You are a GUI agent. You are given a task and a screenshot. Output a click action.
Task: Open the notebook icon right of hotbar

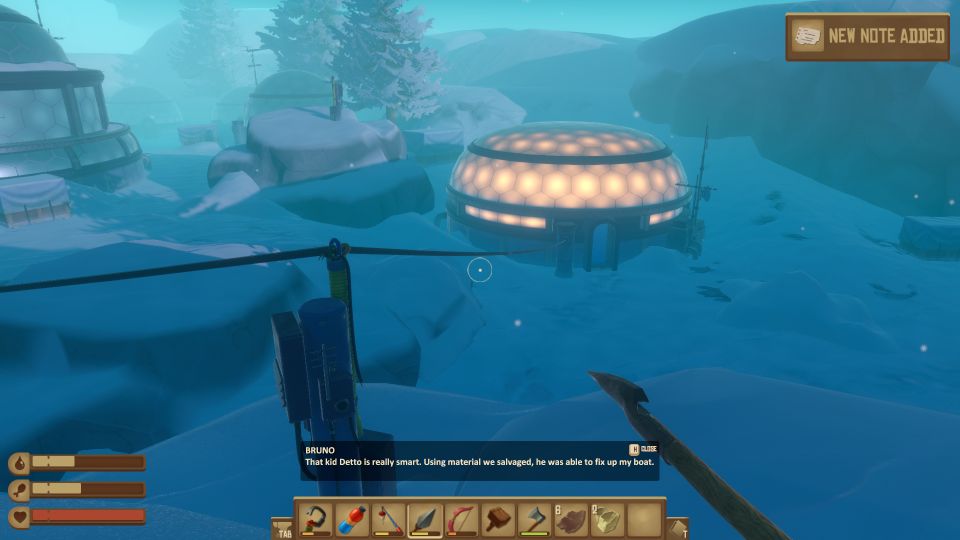pos(678,527)
